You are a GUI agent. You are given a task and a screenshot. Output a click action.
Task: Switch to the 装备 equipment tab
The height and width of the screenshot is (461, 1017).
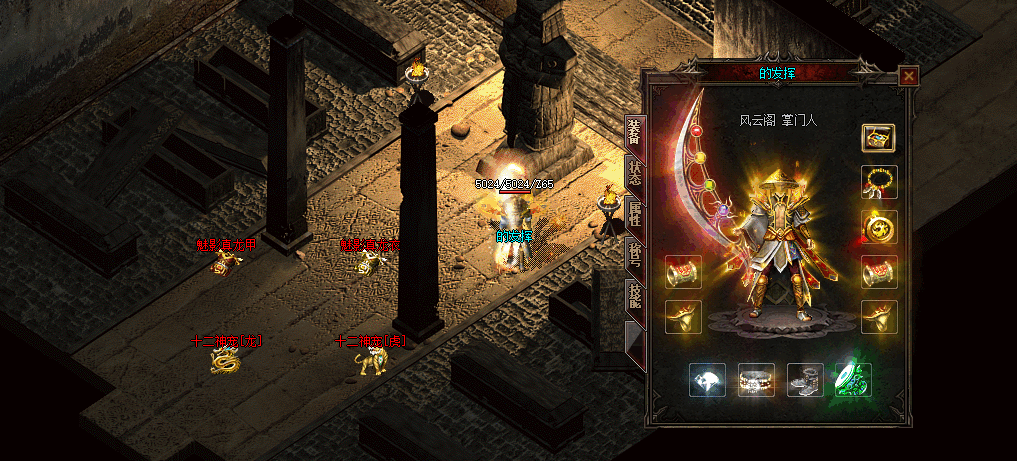(634, 132)
